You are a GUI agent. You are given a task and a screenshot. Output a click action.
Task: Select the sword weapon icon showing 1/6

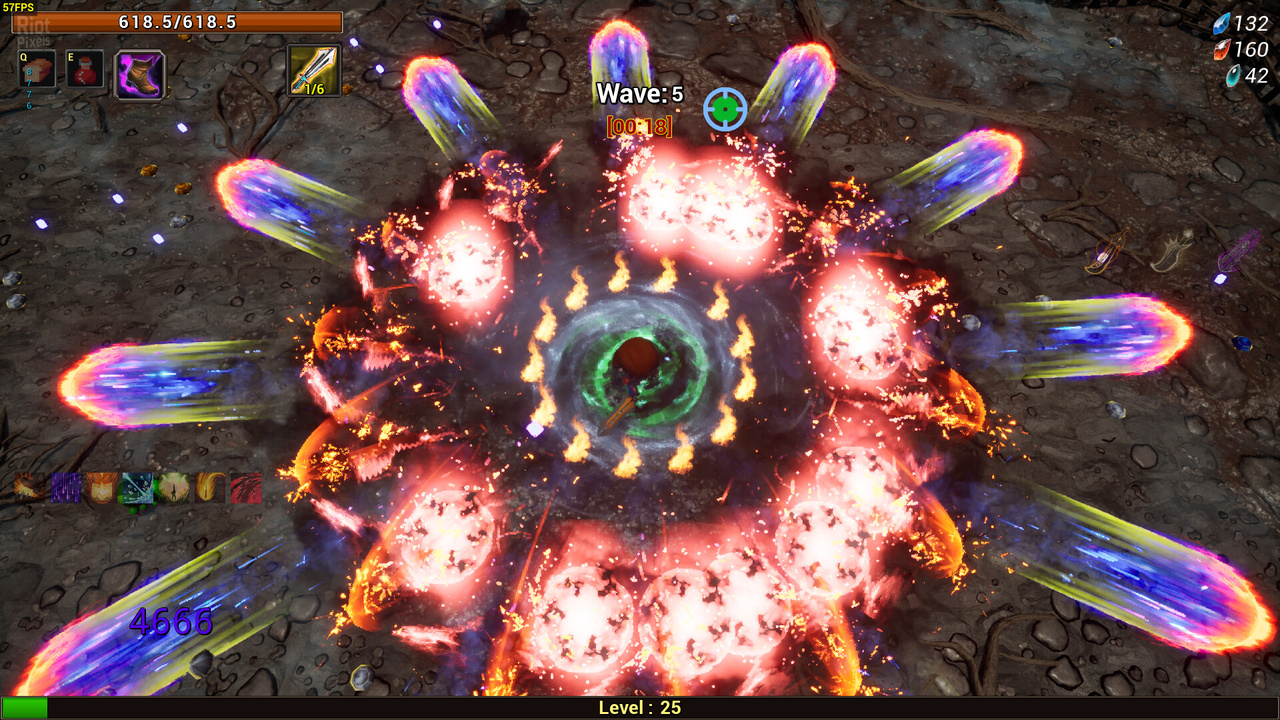314,70
